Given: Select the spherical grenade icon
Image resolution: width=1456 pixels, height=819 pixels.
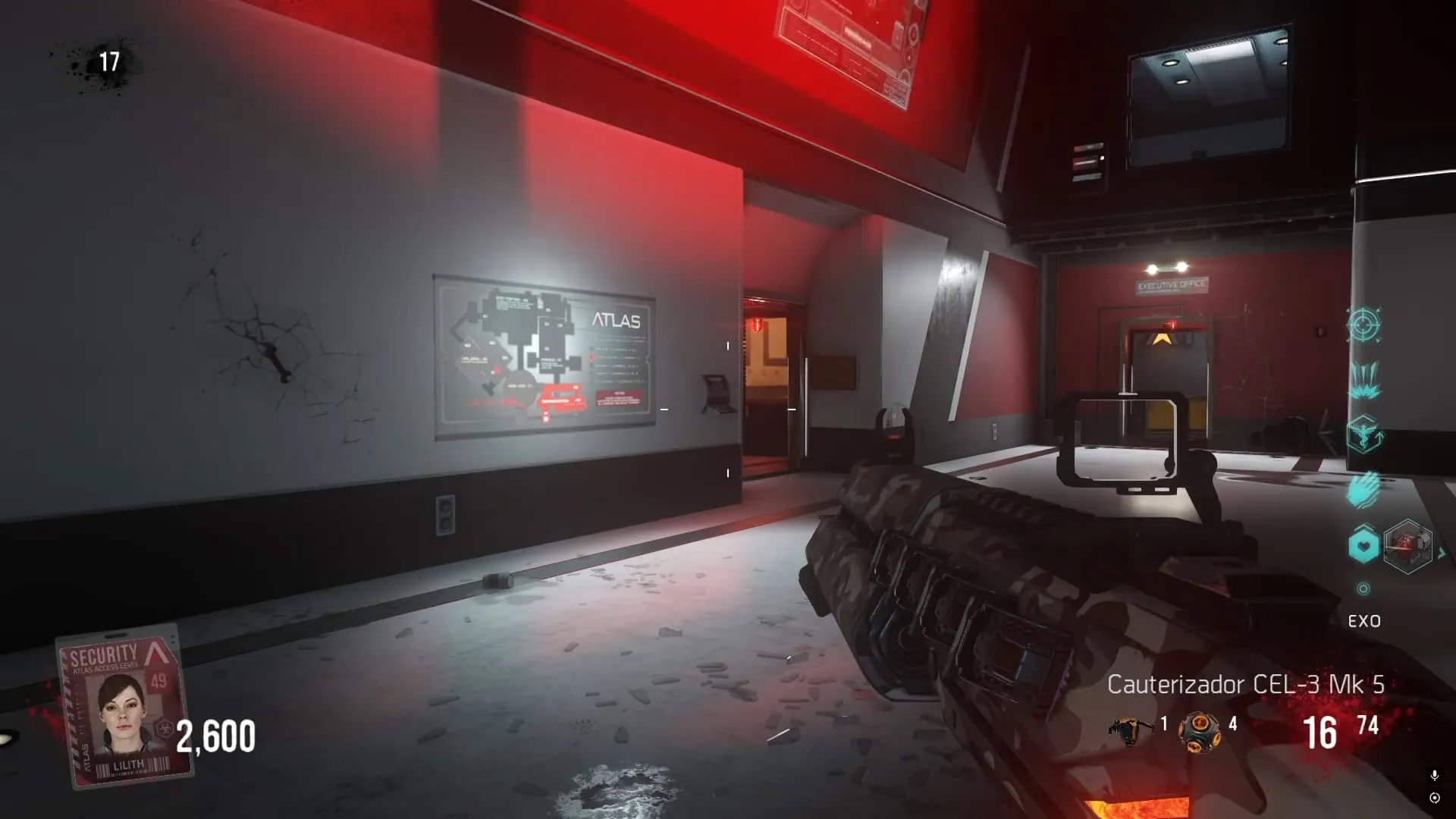Looking at the screenshot, I should tap(1199, 732).
